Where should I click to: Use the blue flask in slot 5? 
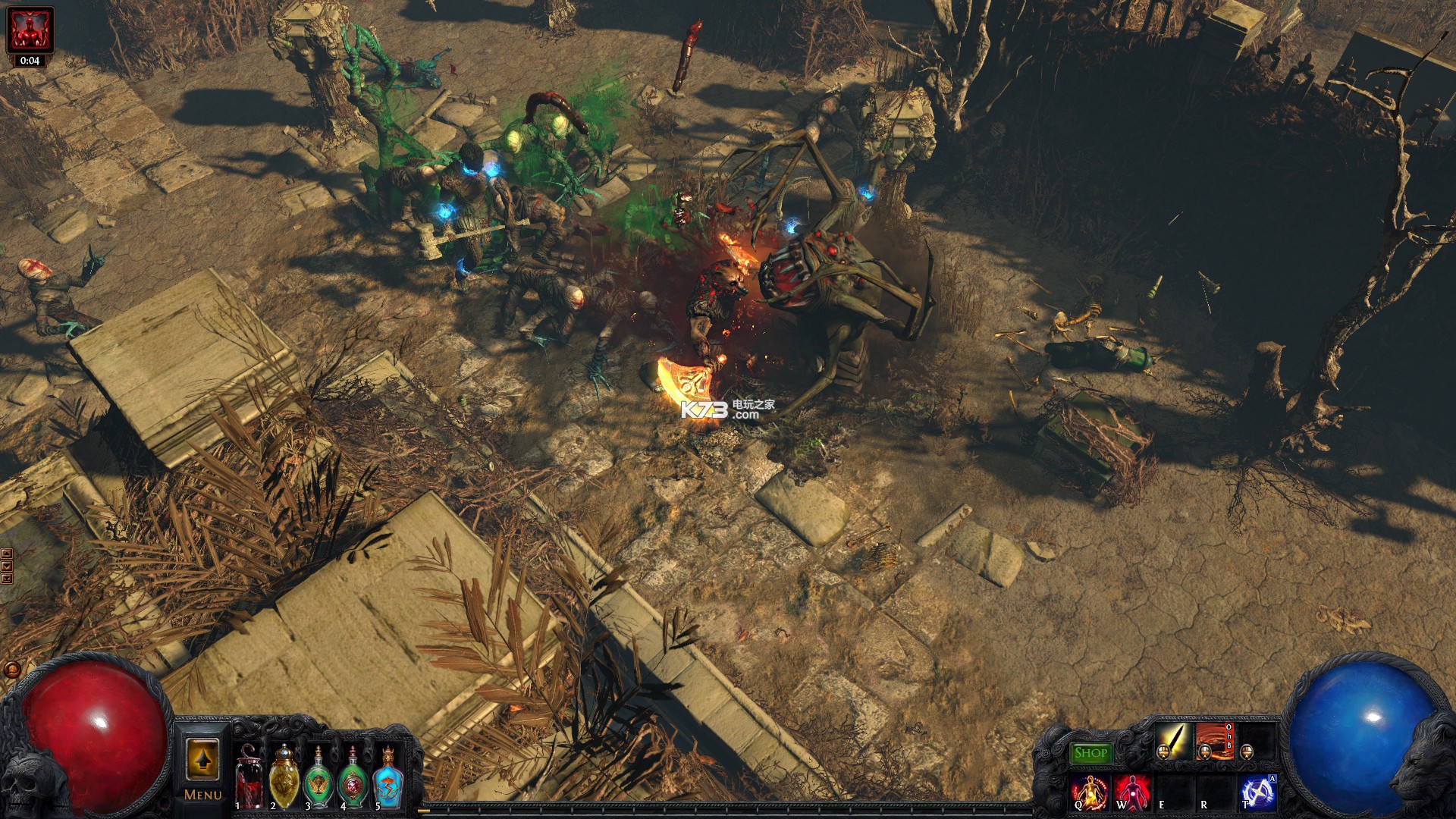click(387, 776)
